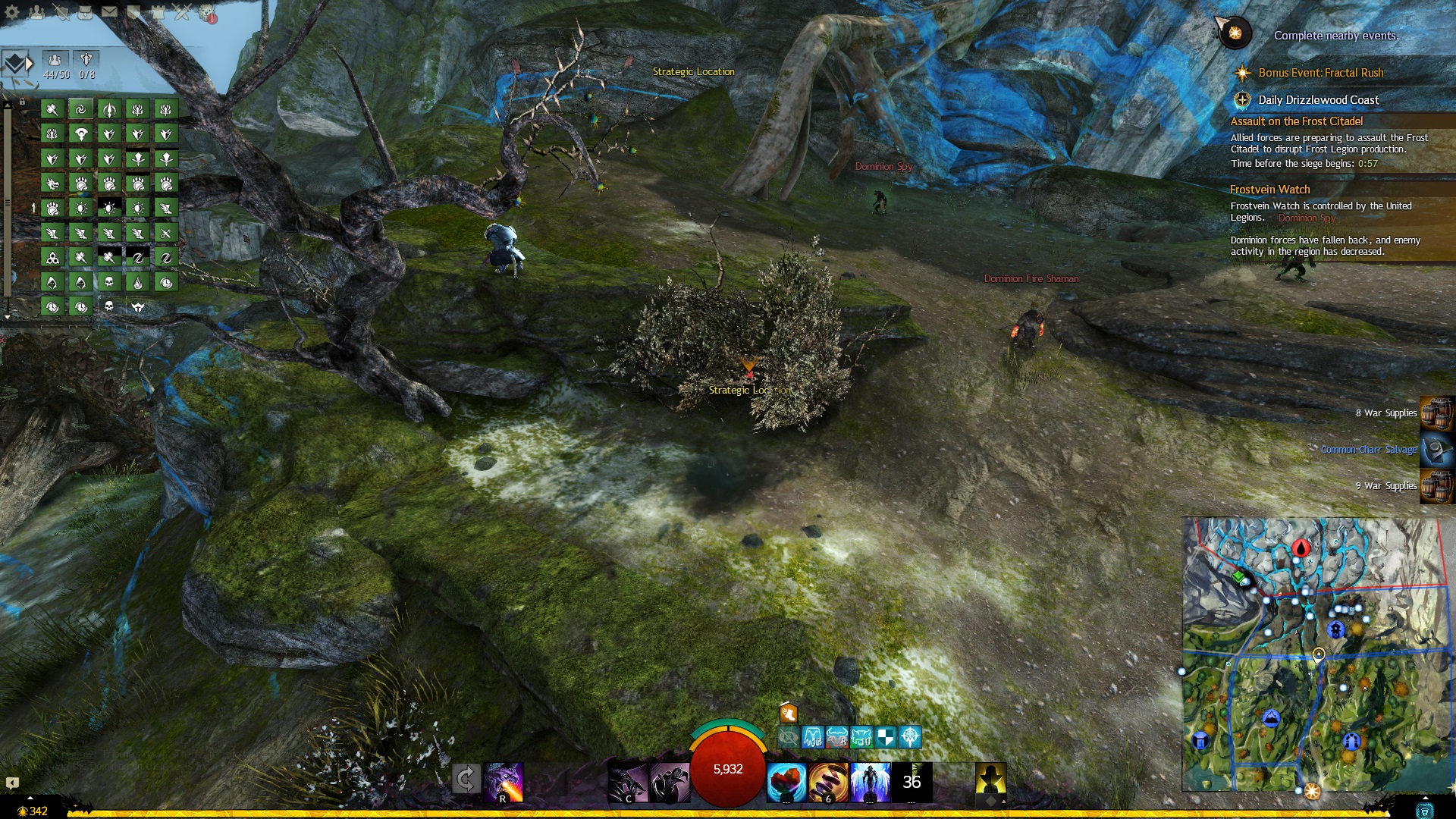The width and height of the screenshot is (1456, 819).
Task: Open the game menu gear icon
Action: tap(12, 11)
